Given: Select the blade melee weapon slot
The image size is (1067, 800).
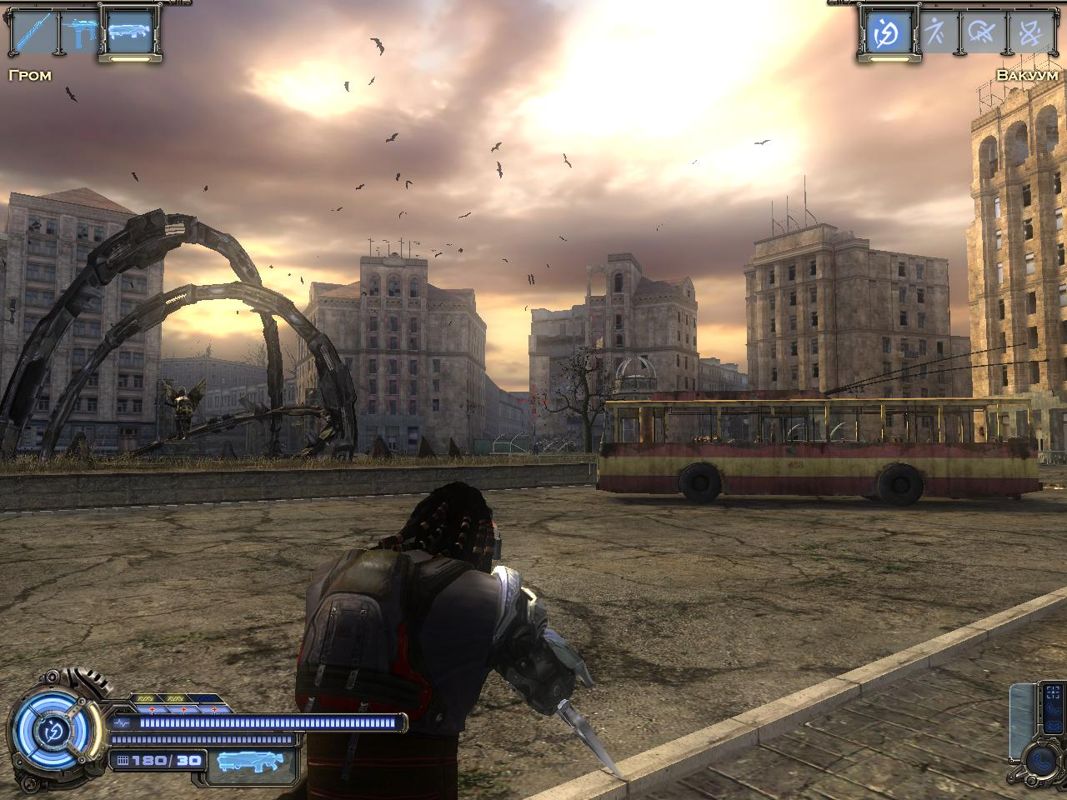Looking at the screenshot, I should point(32,32).
